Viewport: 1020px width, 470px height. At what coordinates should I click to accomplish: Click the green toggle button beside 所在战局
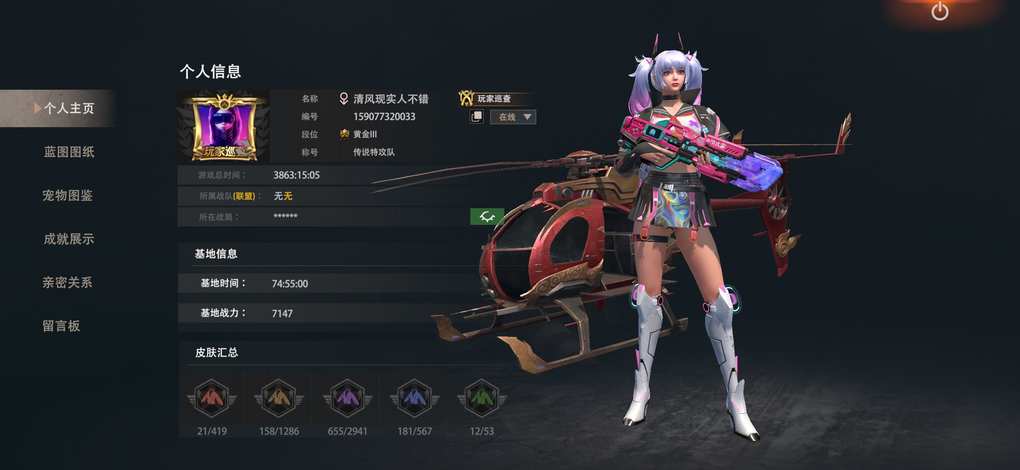tap(486, 216)
